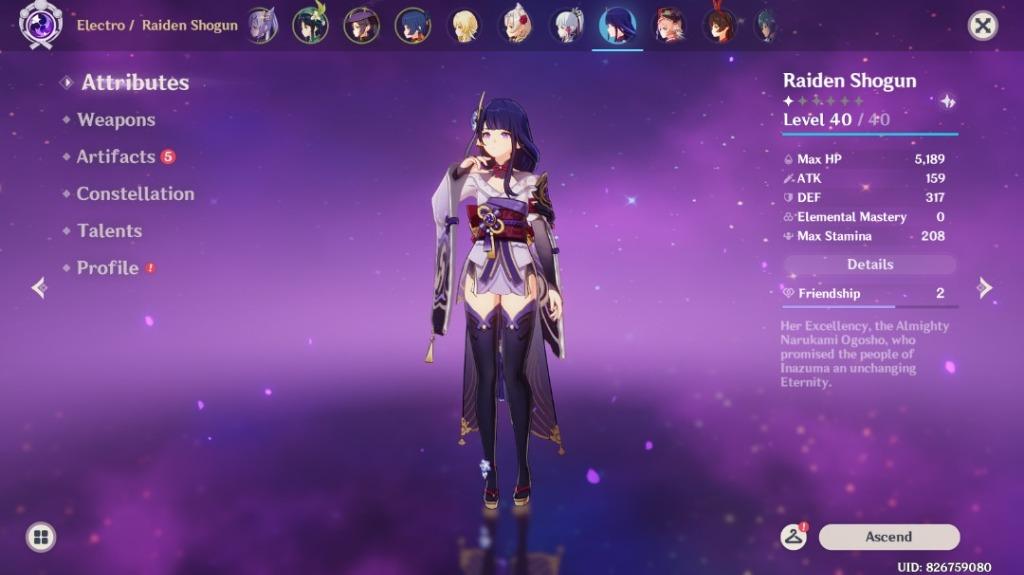Select the blonde Traveler portrait
The width and height of the screenshot is (1024, 575).
[x=464, y=25]
